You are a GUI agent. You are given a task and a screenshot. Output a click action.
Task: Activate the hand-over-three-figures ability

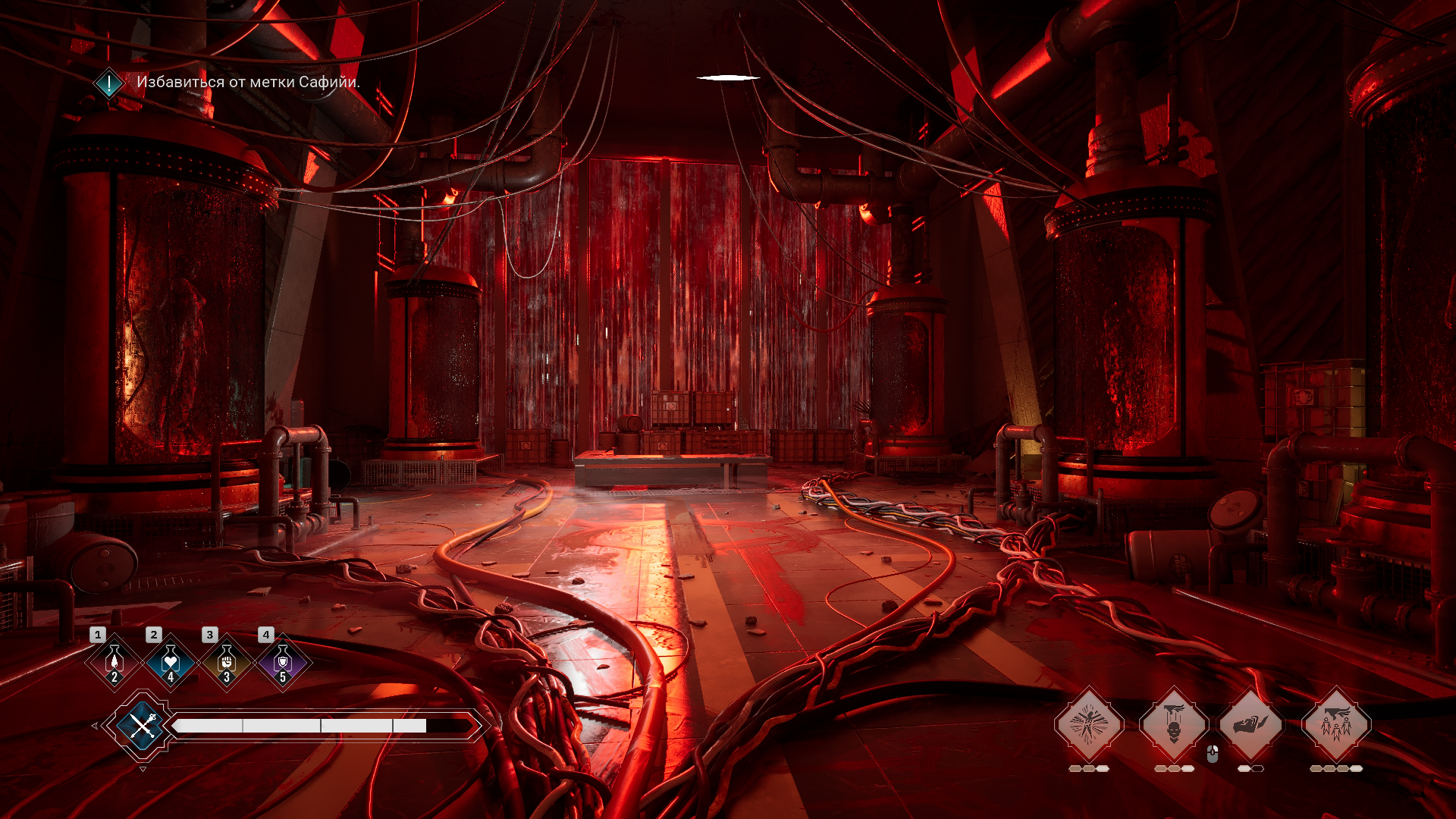[x=1335, y=725]
